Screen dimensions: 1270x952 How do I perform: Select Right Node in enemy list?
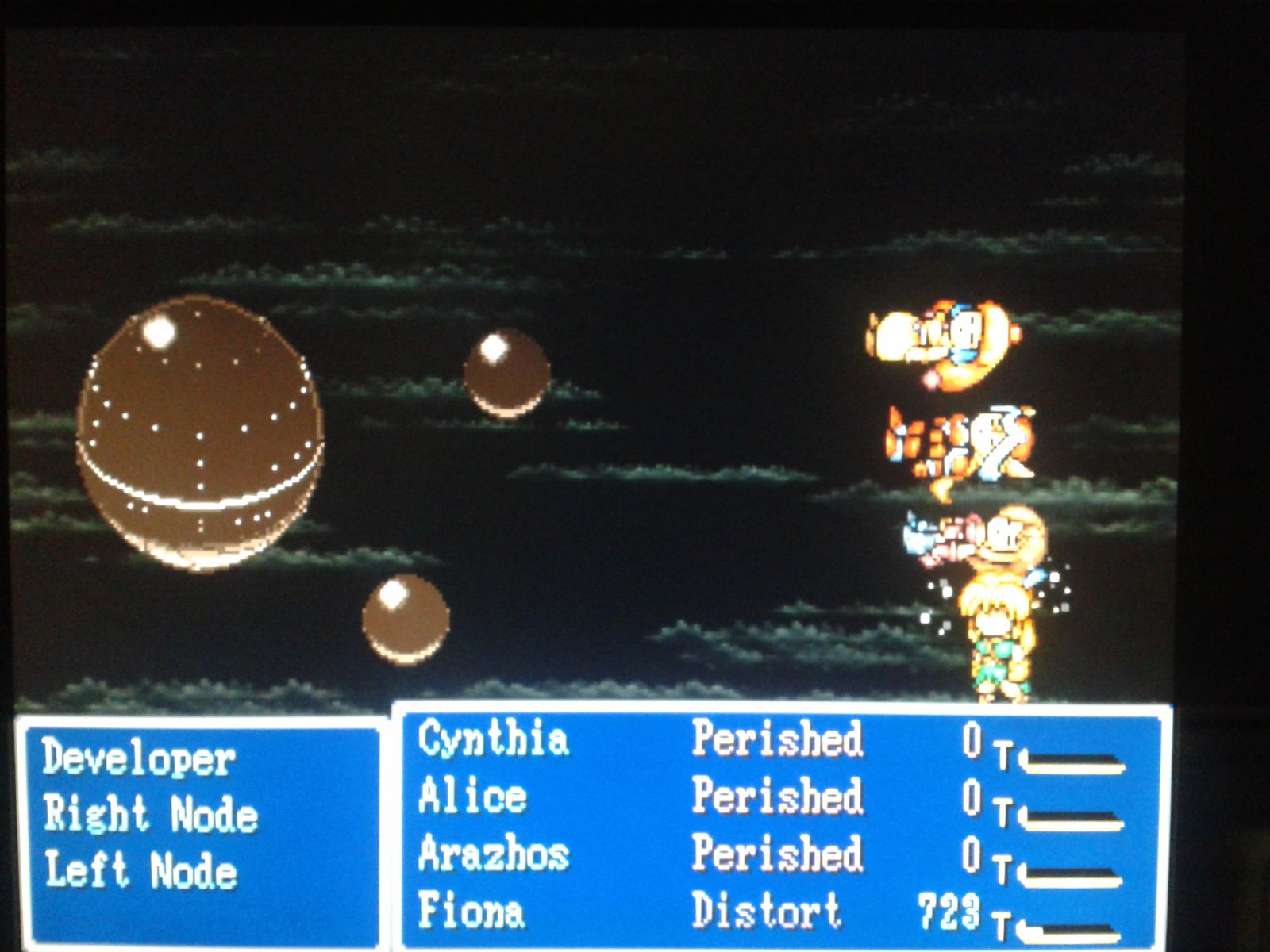[x=151, y=815]
